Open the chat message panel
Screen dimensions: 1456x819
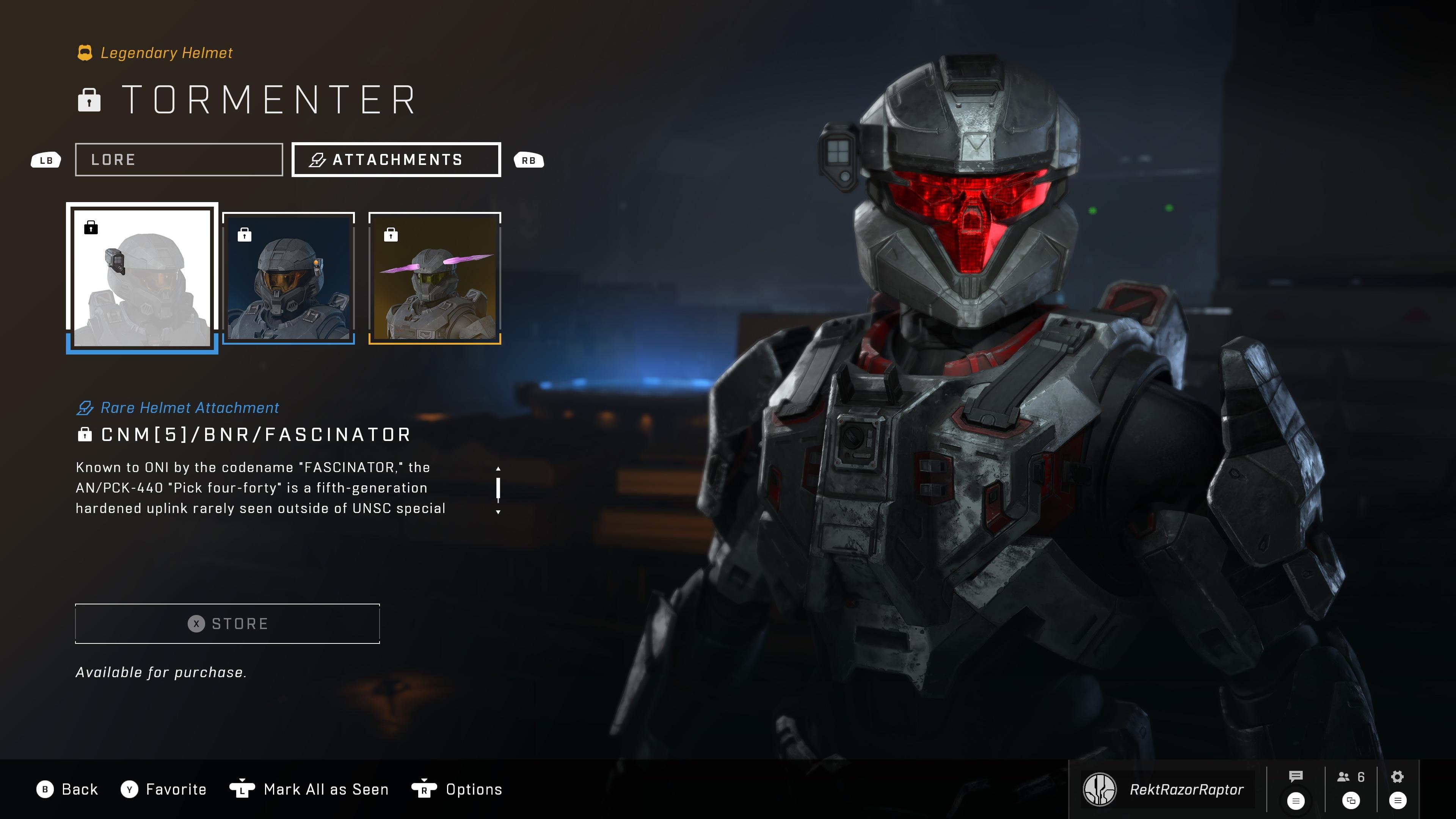coord(1296,776)
